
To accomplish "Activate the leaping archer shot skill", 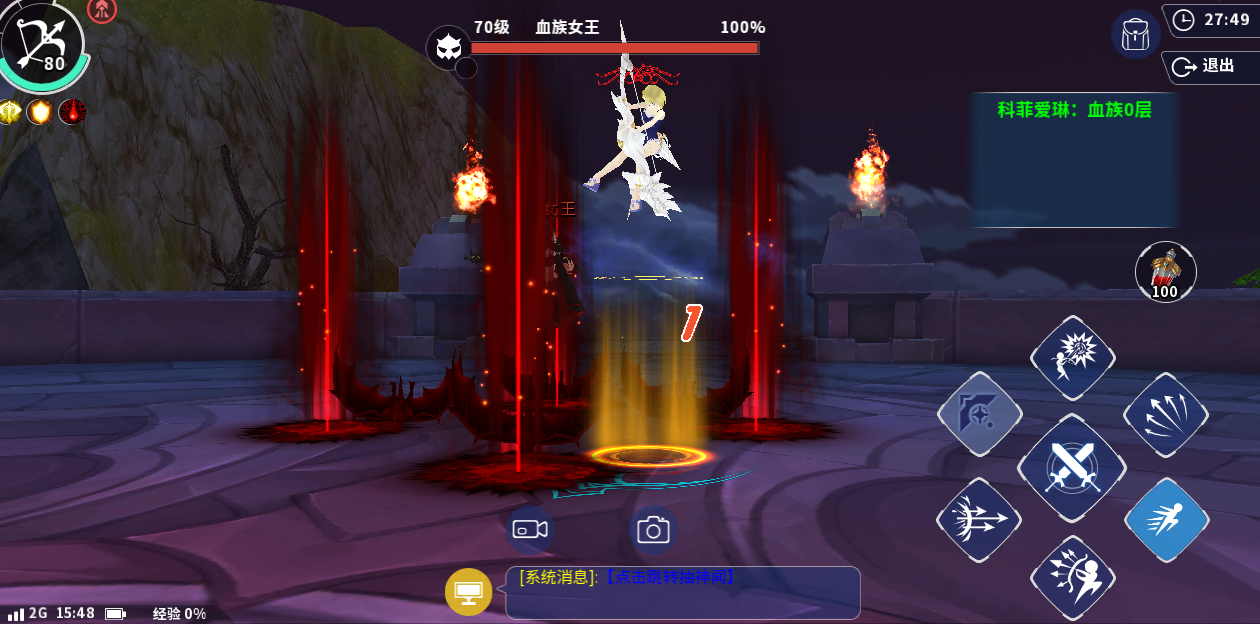I will (x=1072, y=577).
